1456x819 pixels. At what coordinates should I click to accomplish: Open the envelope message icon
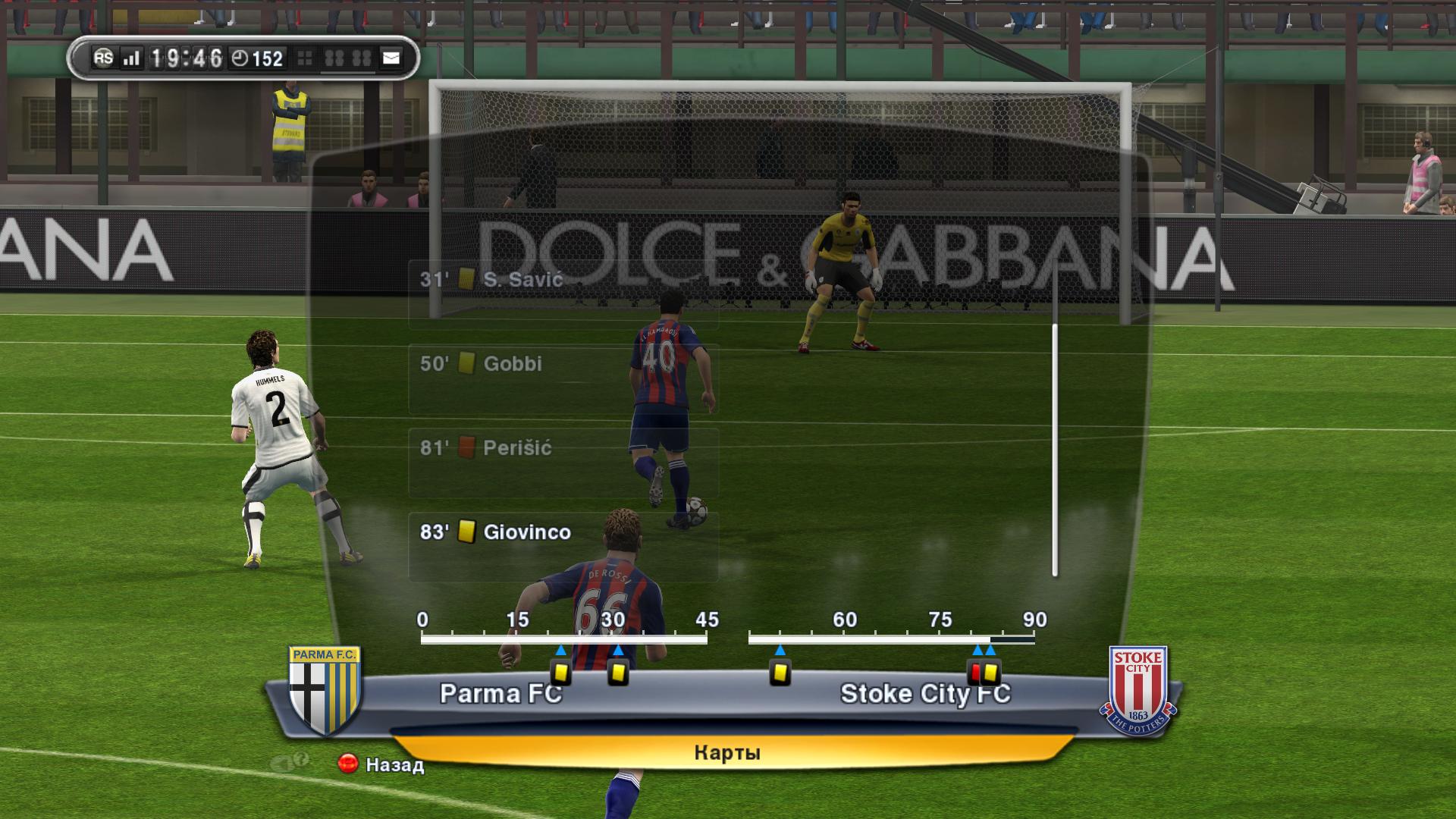(x=391, y=58)
